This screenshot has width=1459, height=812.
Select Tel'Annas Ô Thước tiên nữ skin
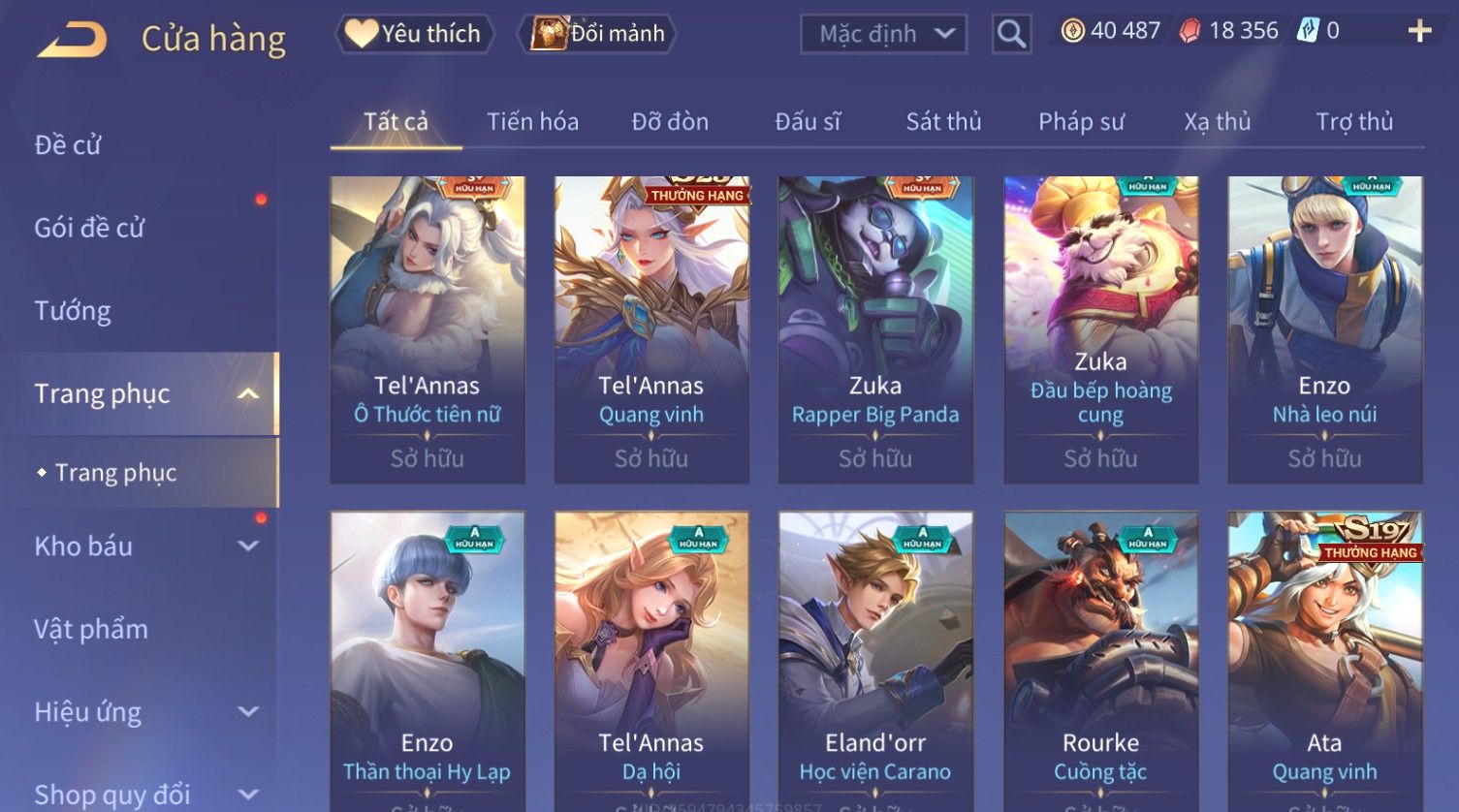click(428, 329)
